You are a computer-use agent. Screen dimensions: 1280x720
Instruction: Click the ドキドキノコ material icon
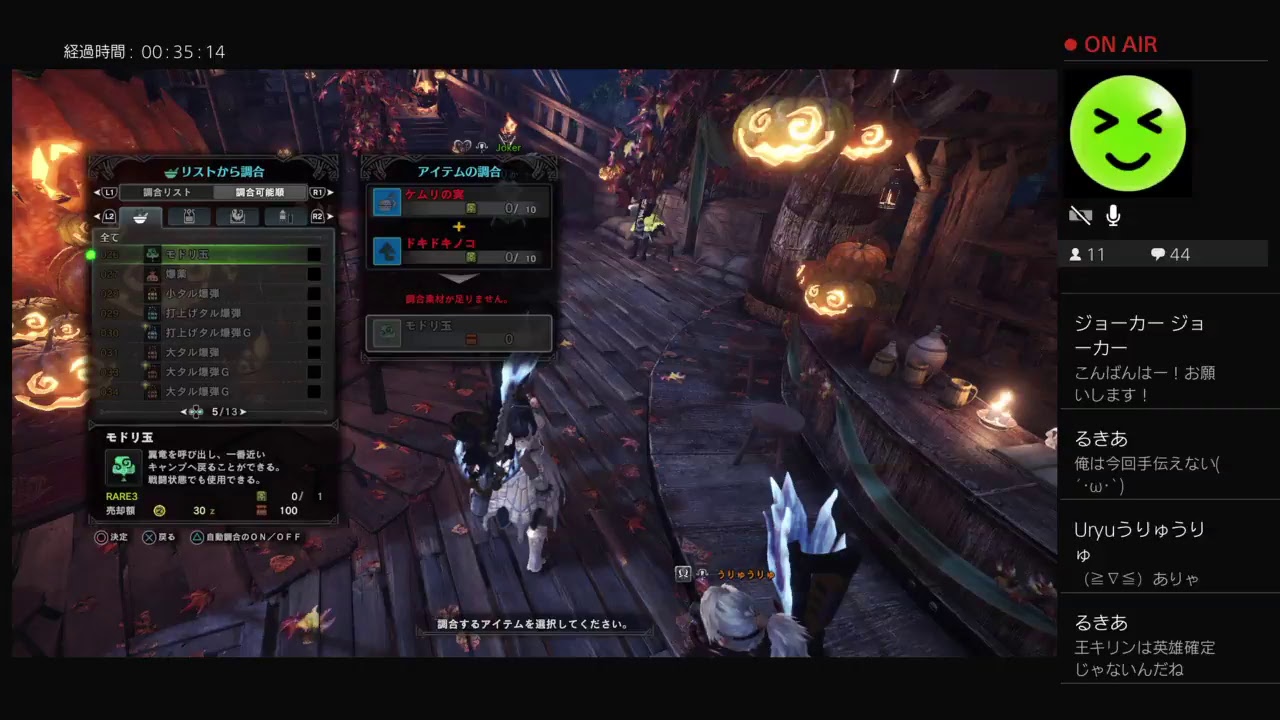pos(385,250)
